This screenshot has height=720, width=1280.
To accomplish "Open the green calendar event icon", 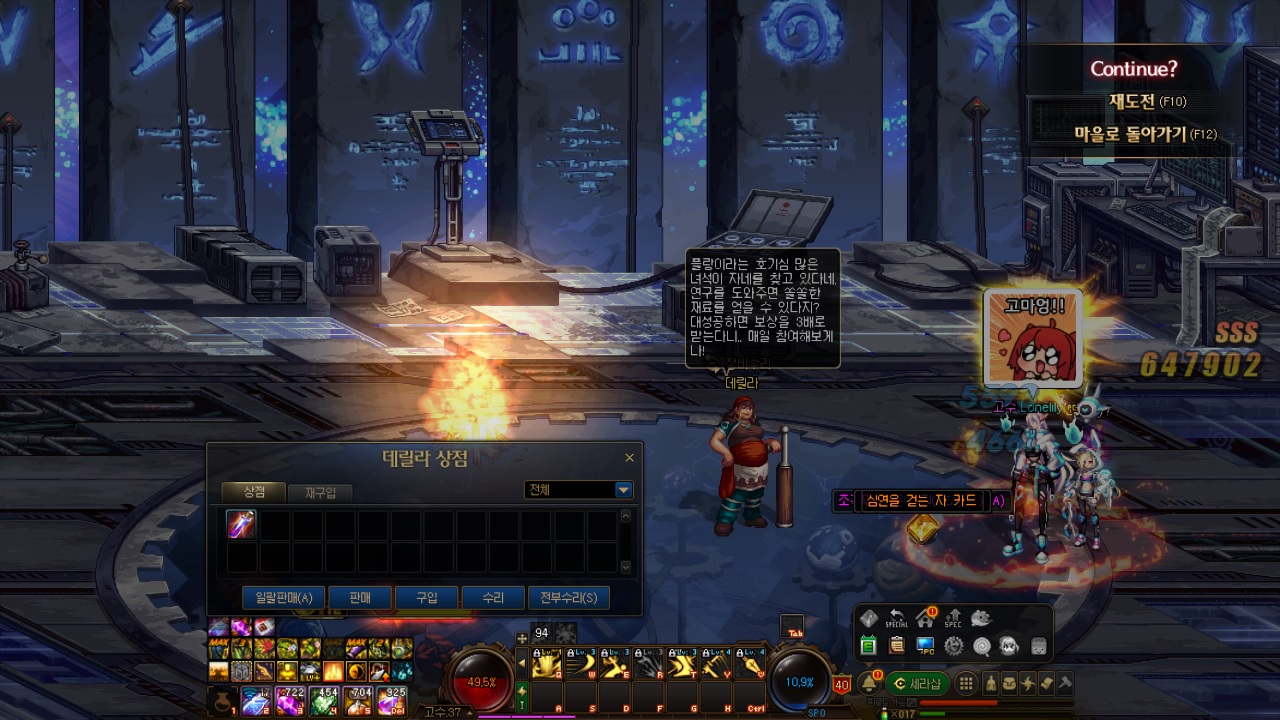I will [868, 646].
